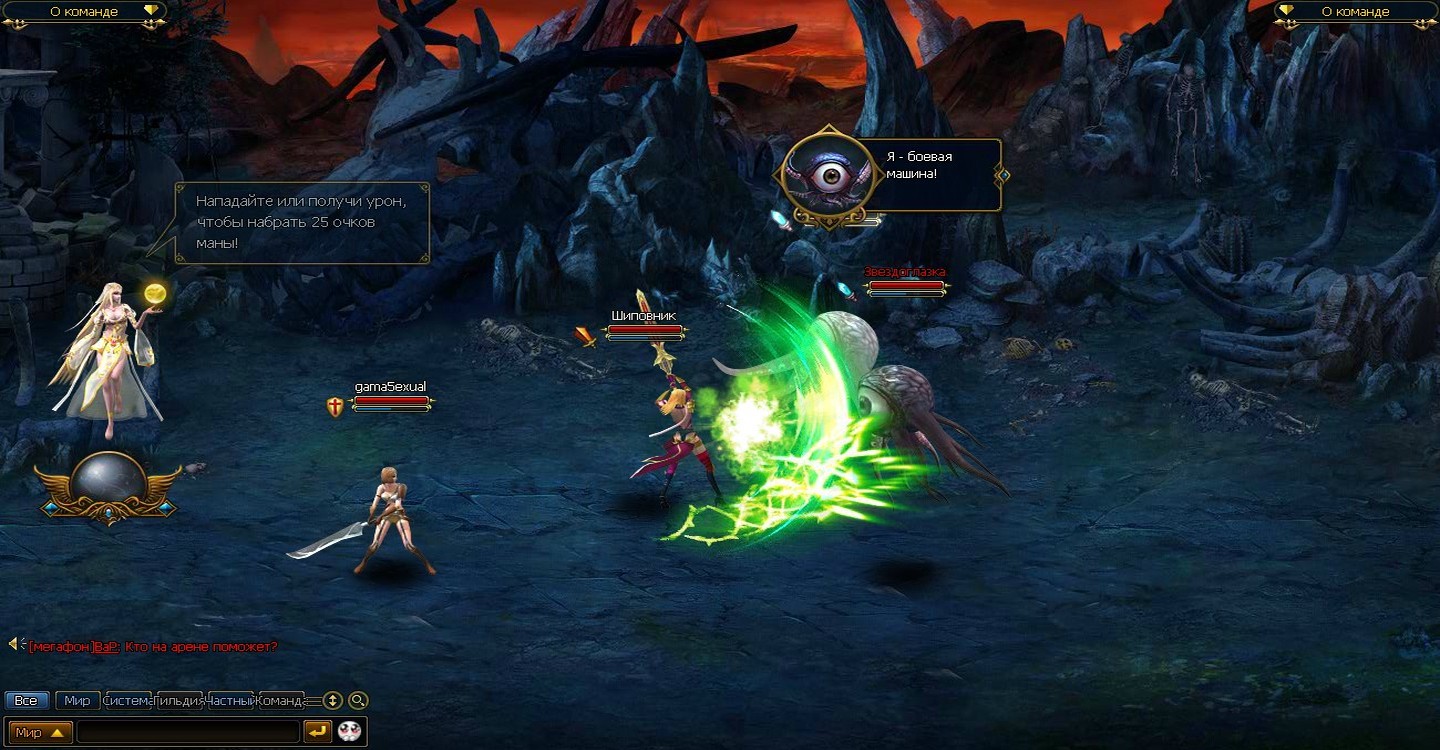Screen dimensions: 1440x750
Task: Open the emoji smiley picker
Action: (x=349, y=732)
